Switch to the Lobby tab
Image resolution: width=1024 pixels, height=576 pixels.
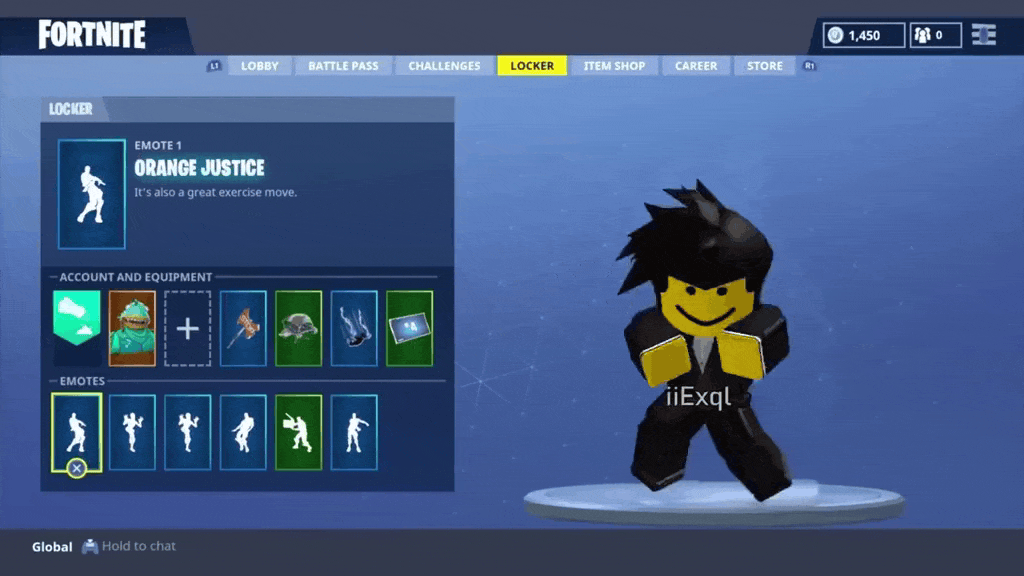click(260, 66)
